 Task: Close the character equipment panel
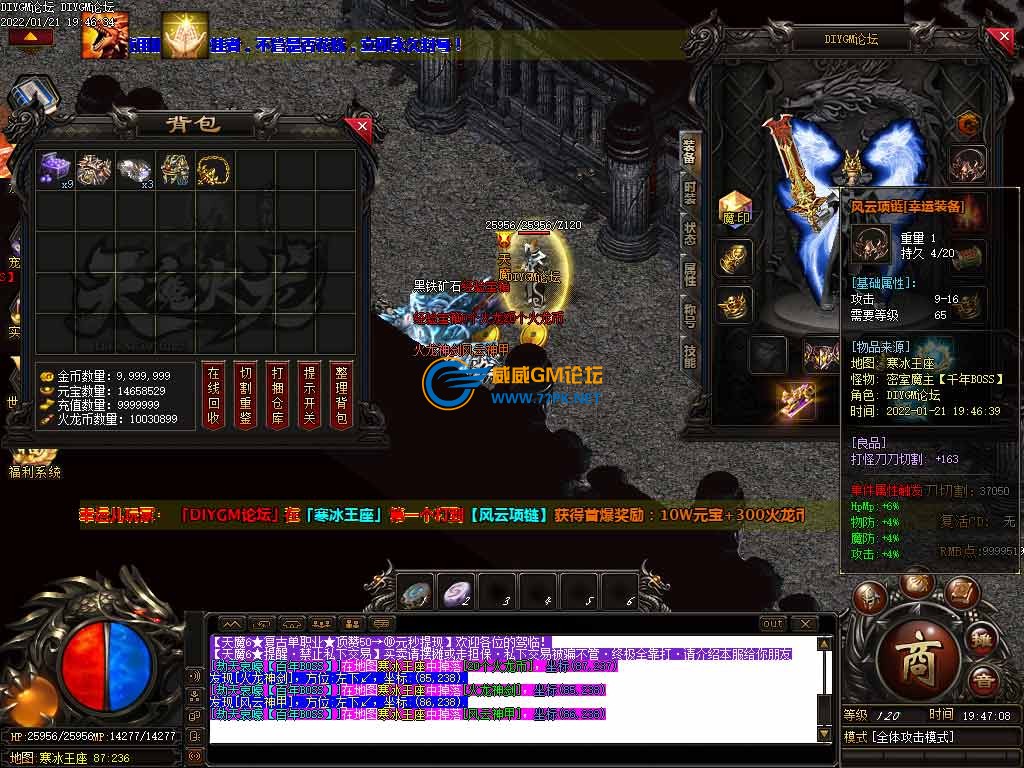pos(1003,39)
